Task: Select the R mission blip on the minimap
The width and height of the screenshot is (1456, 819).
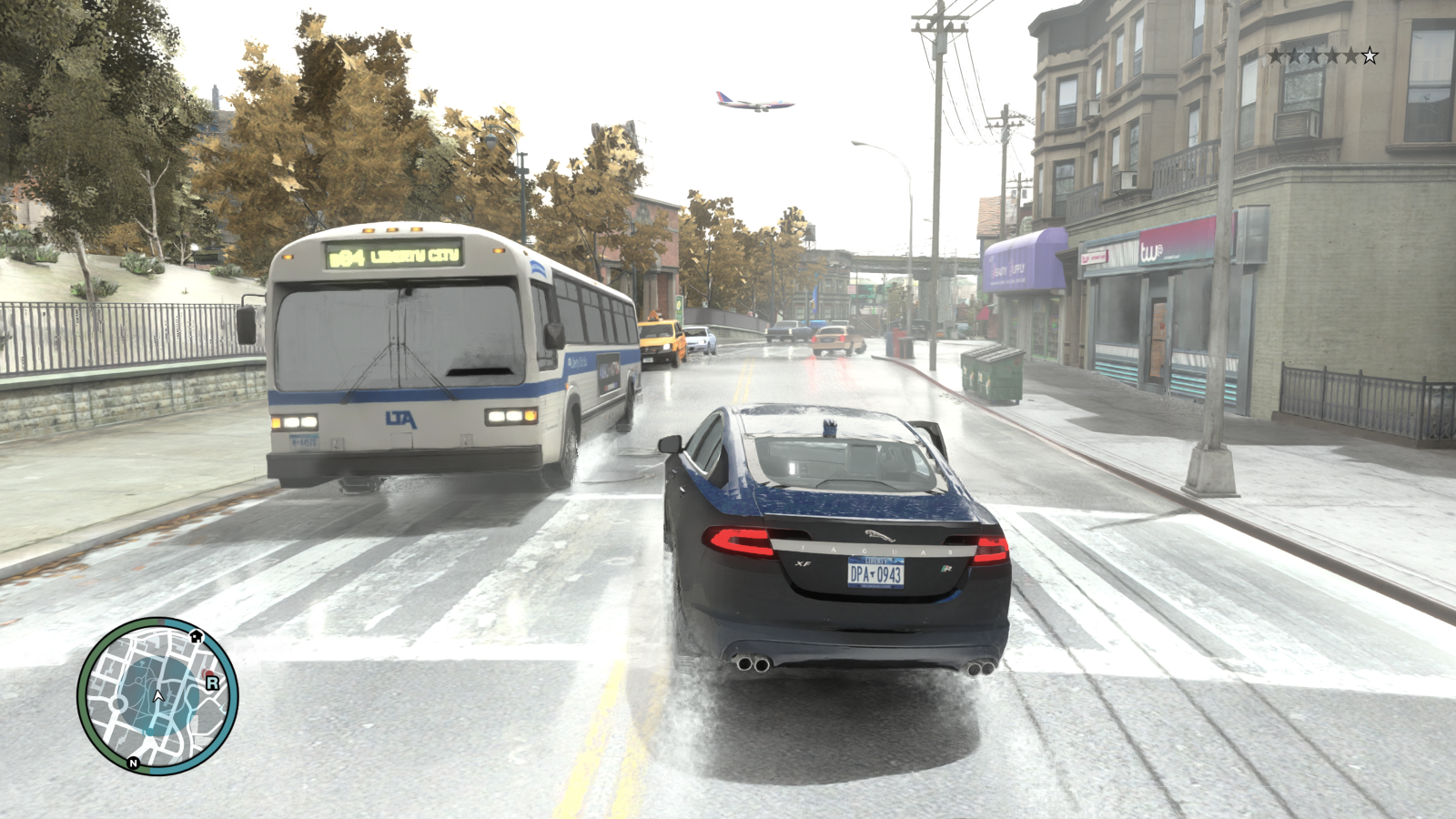Action: 213,682
